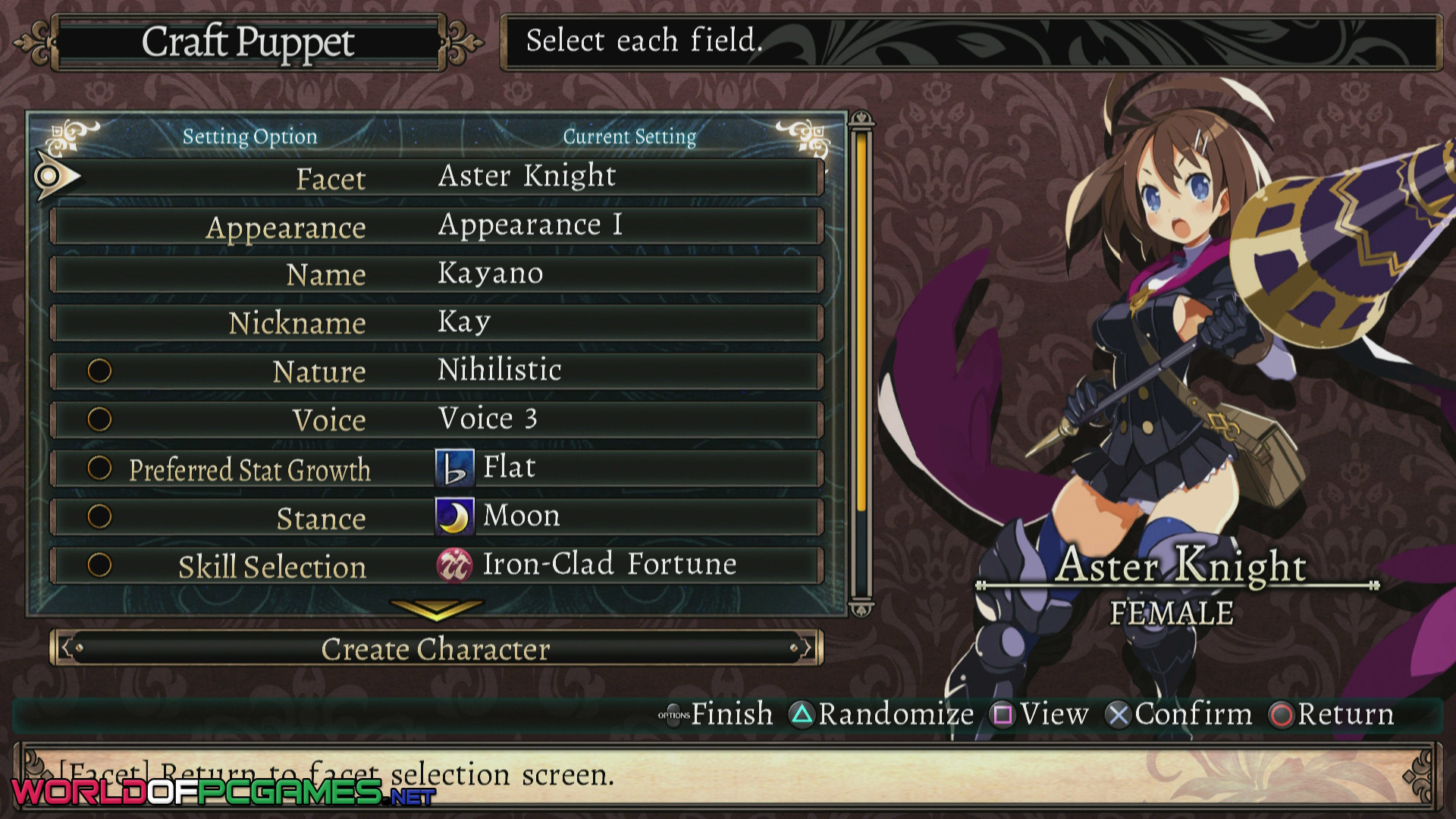Choose the Nature row set to Nihilistic
Screen dimensions: 1456x819
[x=437, y=372]
